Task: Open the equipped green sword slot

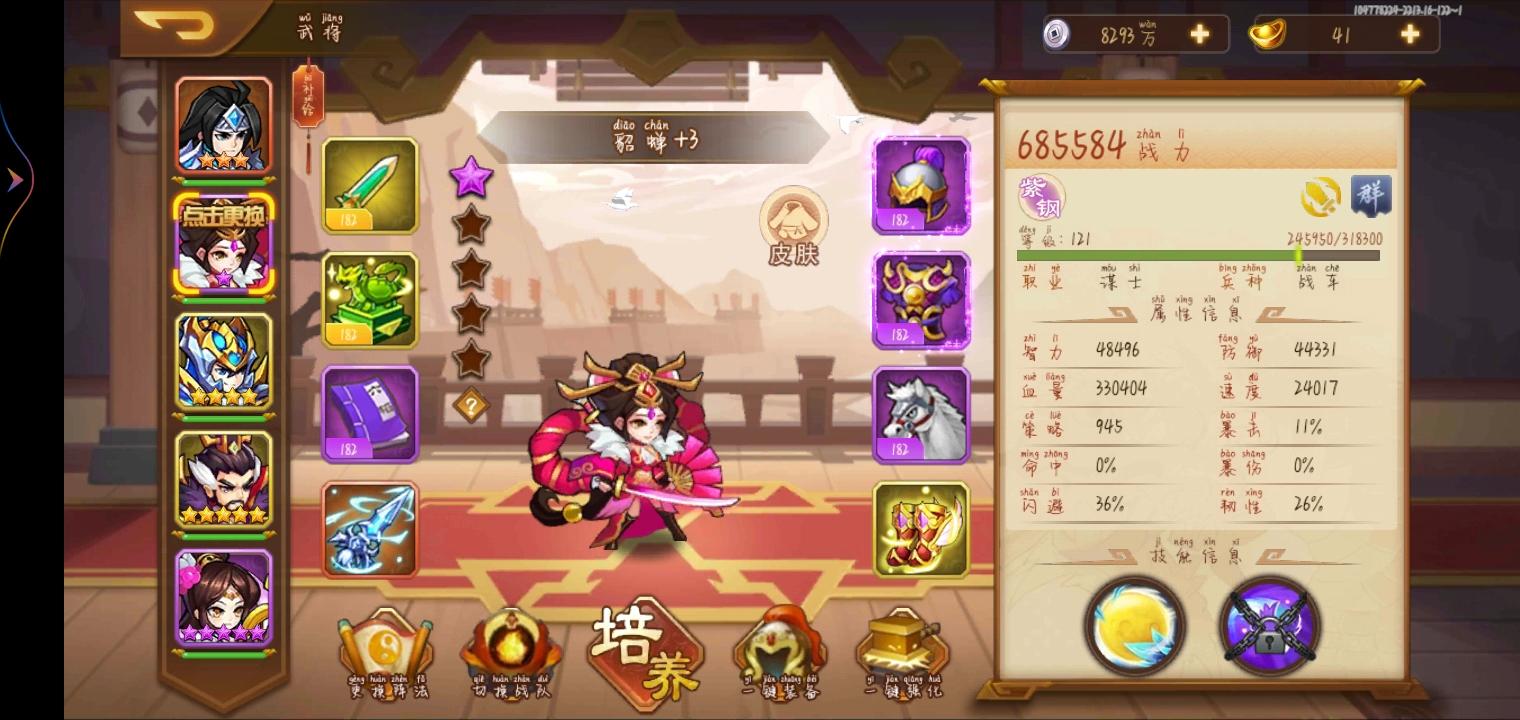Action: [x=370, y=187]
